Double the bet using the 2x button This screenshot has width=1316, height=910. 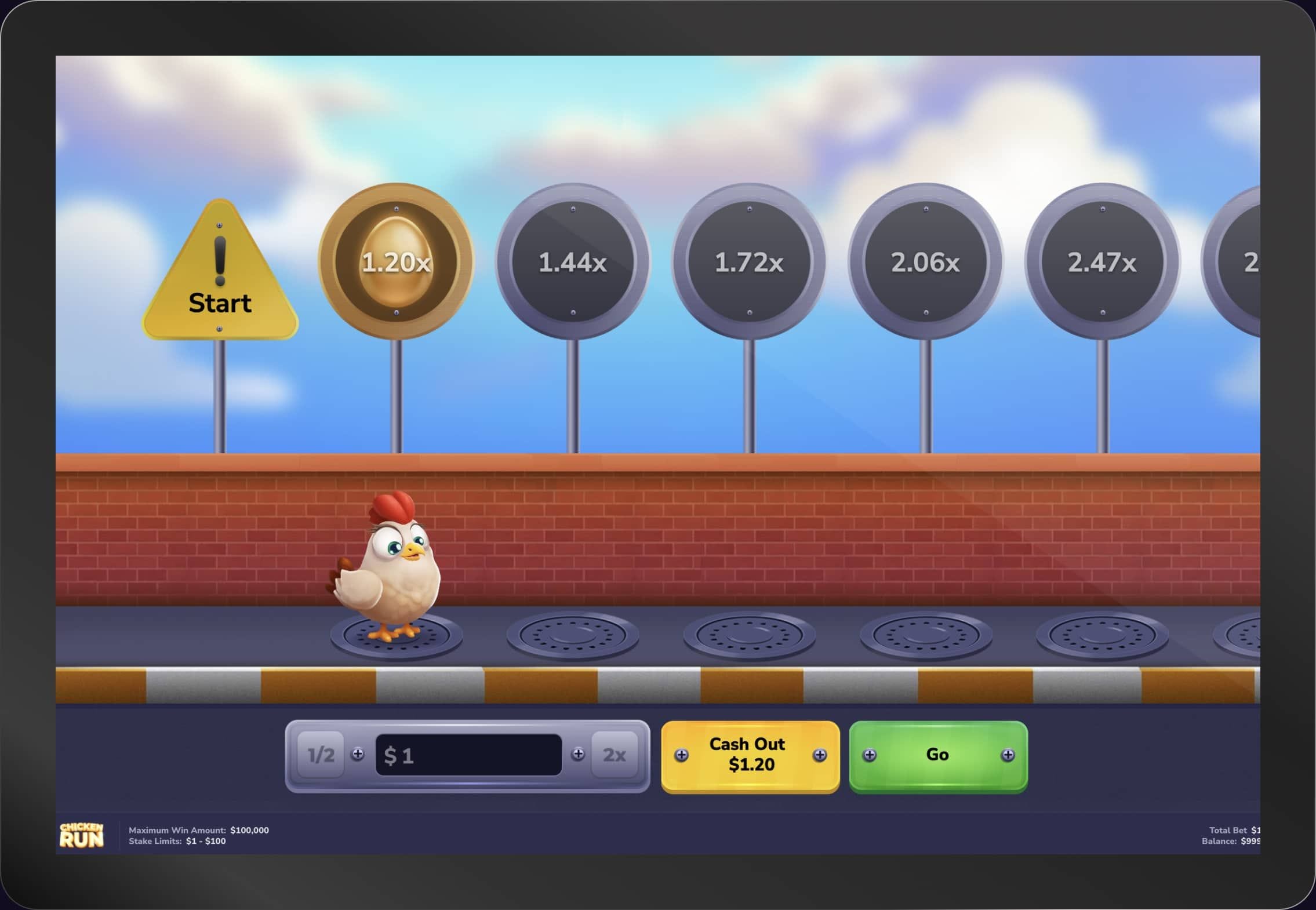(x=616, y=755)
